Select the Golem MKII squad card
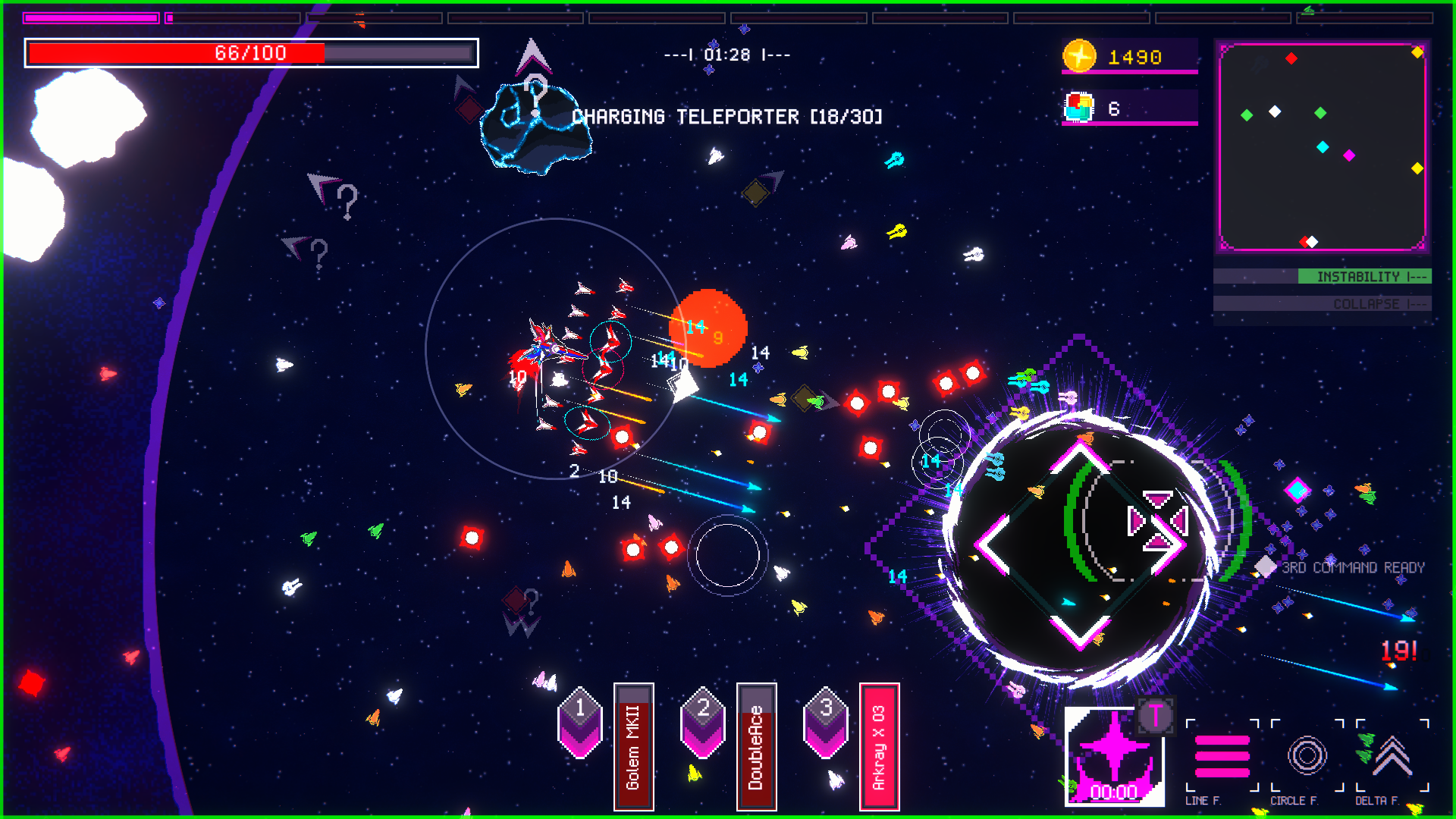This screenshot has width=1456, height=819. (633, 747)
